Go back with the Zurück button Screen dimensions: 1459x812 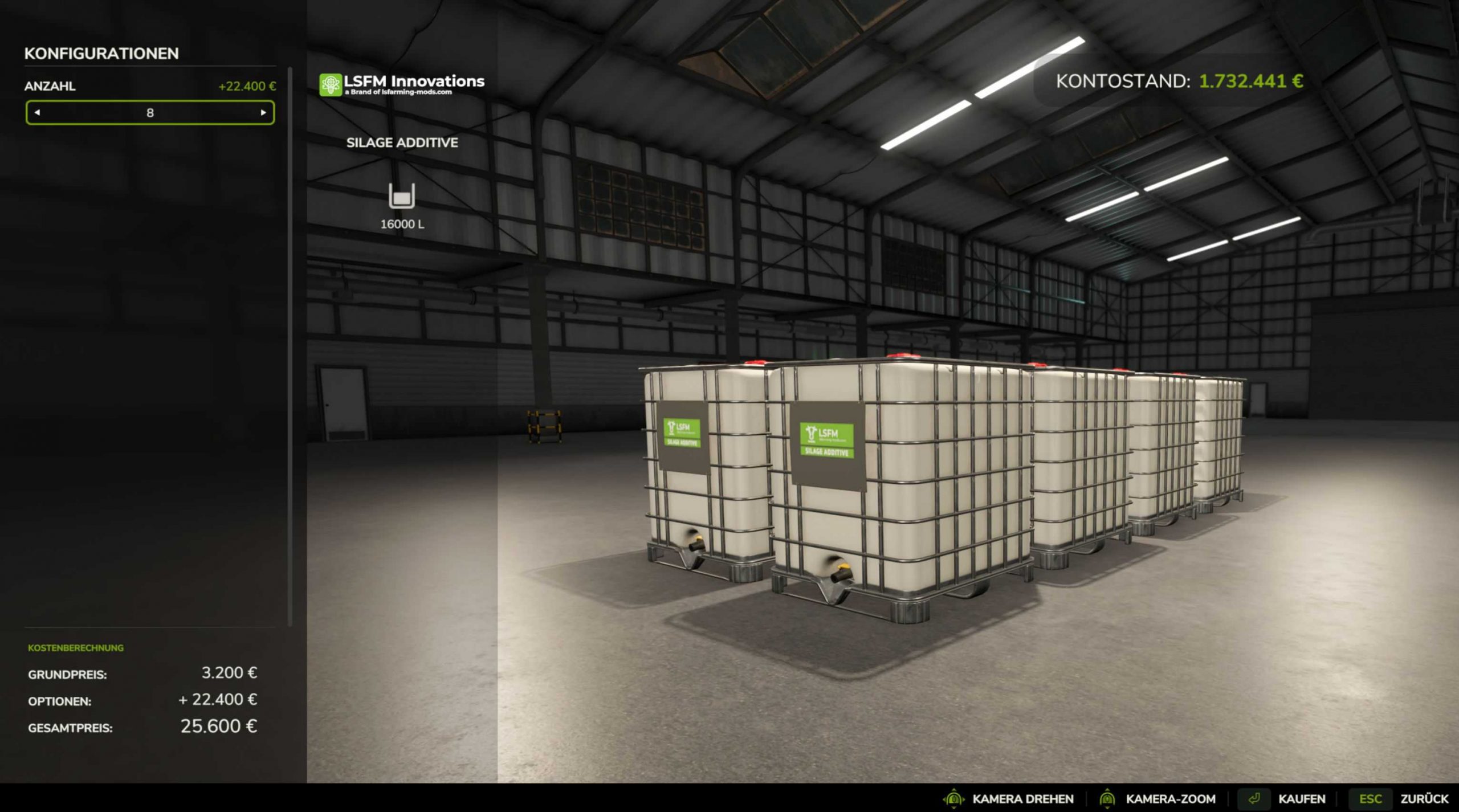tap(1424, 799)
